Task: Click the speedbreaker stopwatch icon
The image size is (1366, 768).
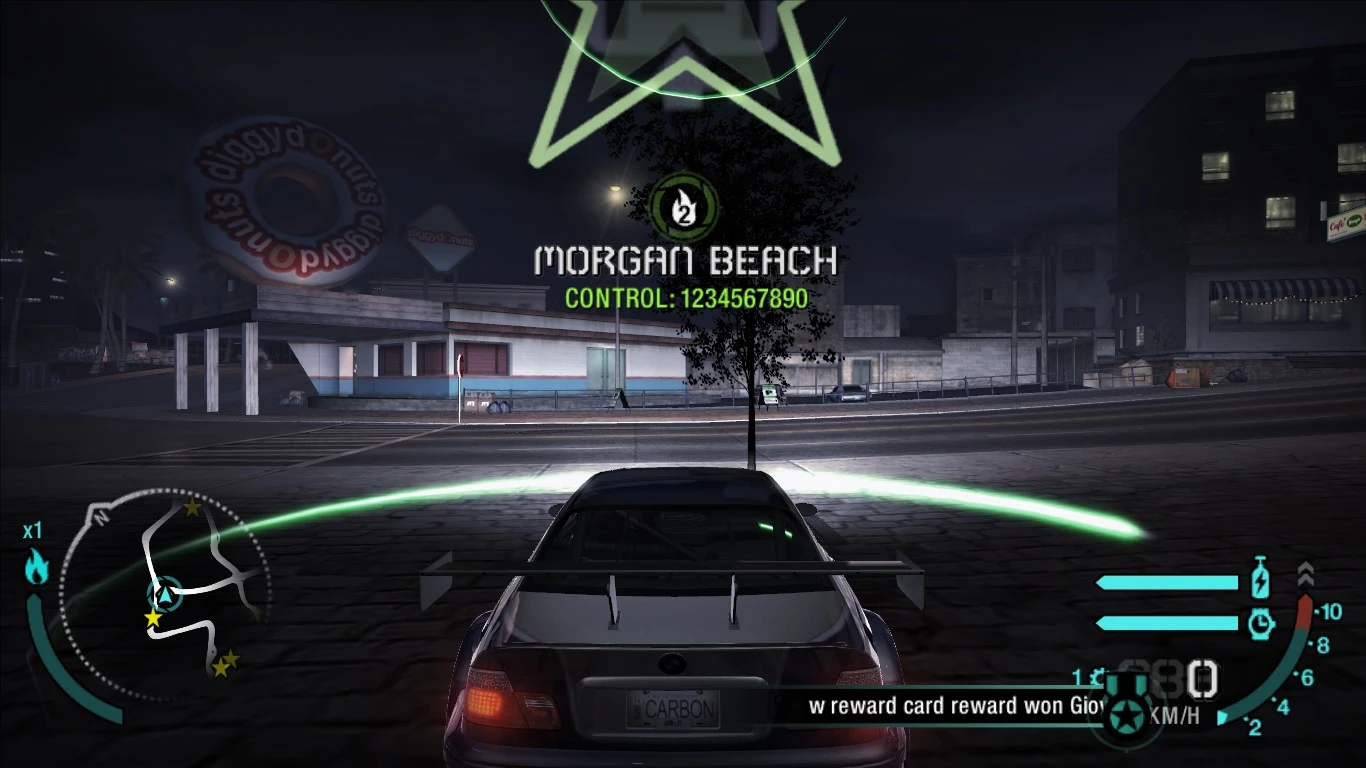Action: coord(1260,624)
